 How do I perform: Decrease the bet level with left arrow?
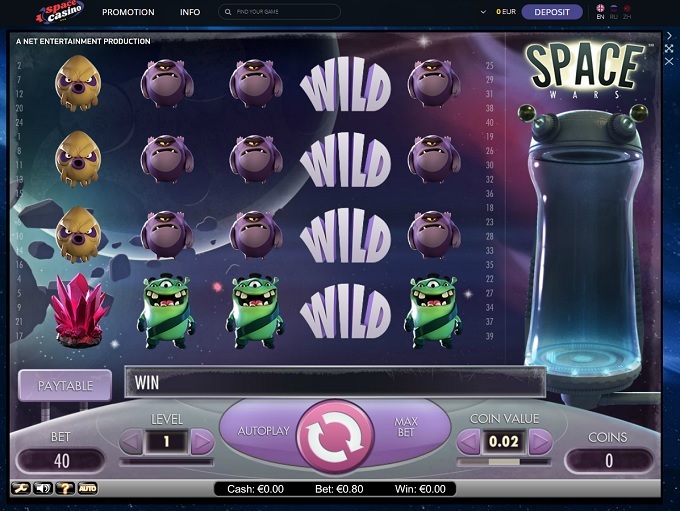[x=131, y=440]
